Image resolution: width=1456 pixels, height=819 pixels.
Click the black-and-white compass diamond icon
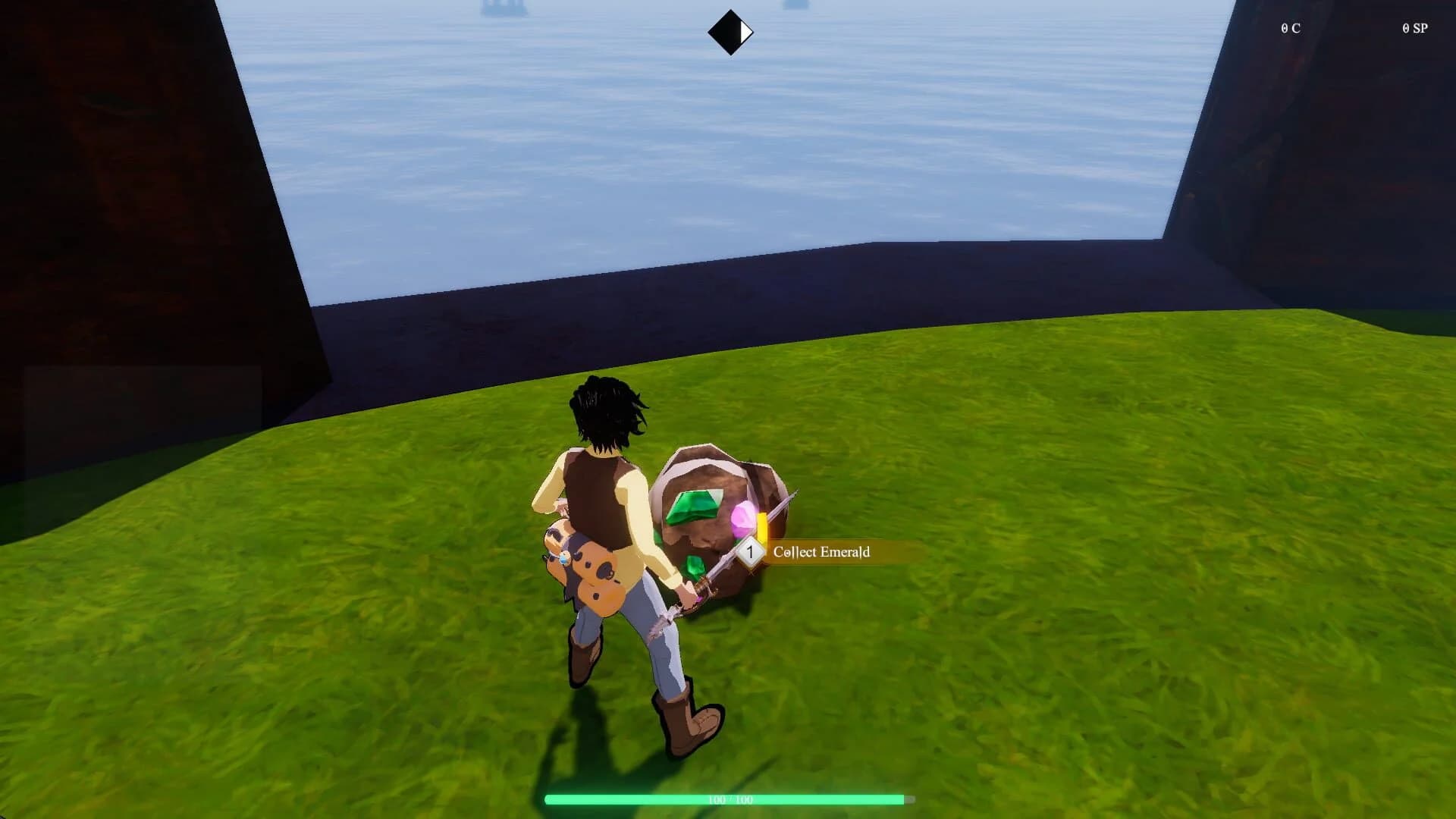[730, 31]
